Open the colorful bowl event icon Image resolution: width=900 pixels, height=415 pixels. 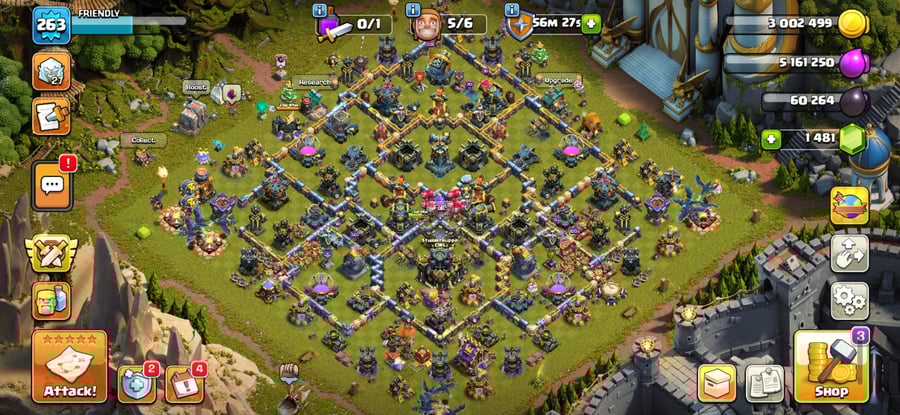point(849,206)
